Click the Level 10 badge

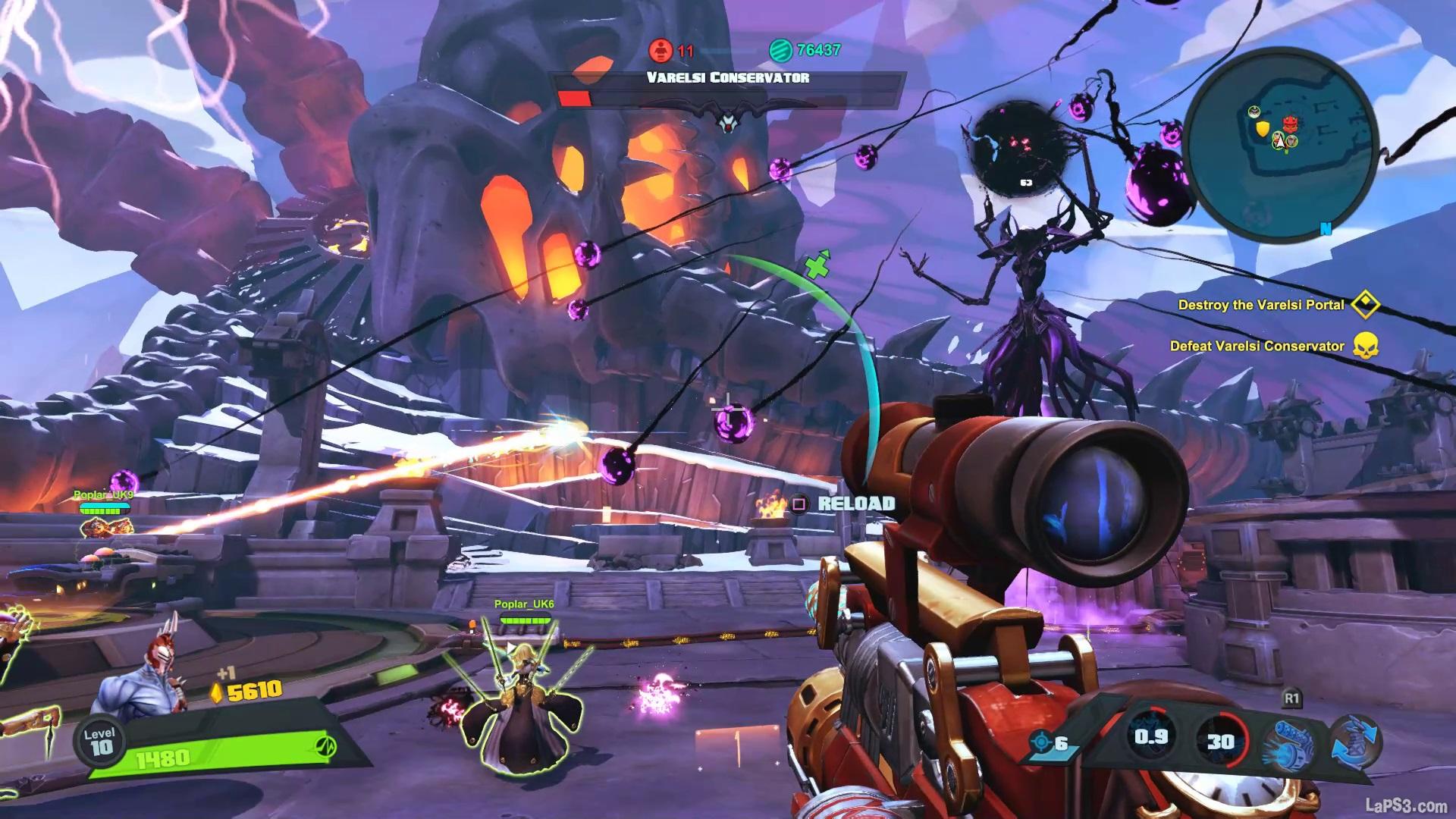click(x=100, y=742)
